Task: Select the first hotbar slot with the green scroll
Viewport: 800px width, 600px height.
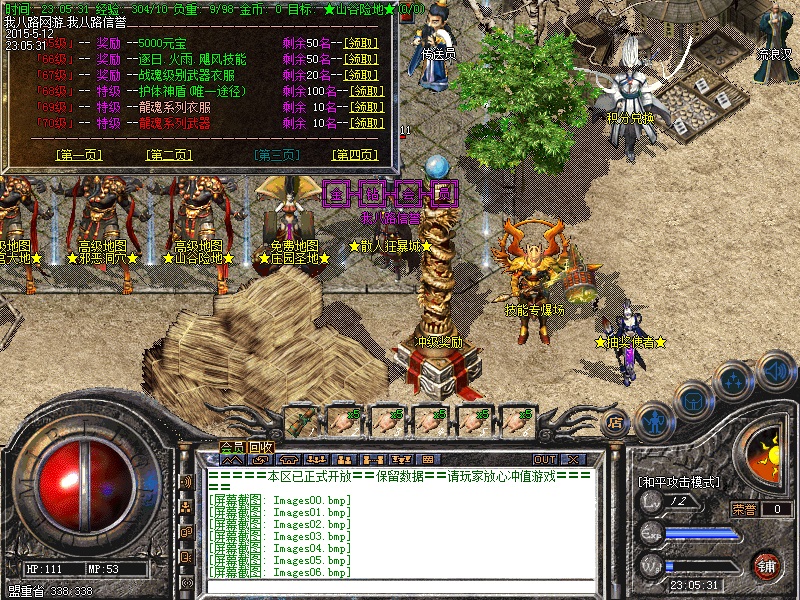Action: click(x=301, y=420)
